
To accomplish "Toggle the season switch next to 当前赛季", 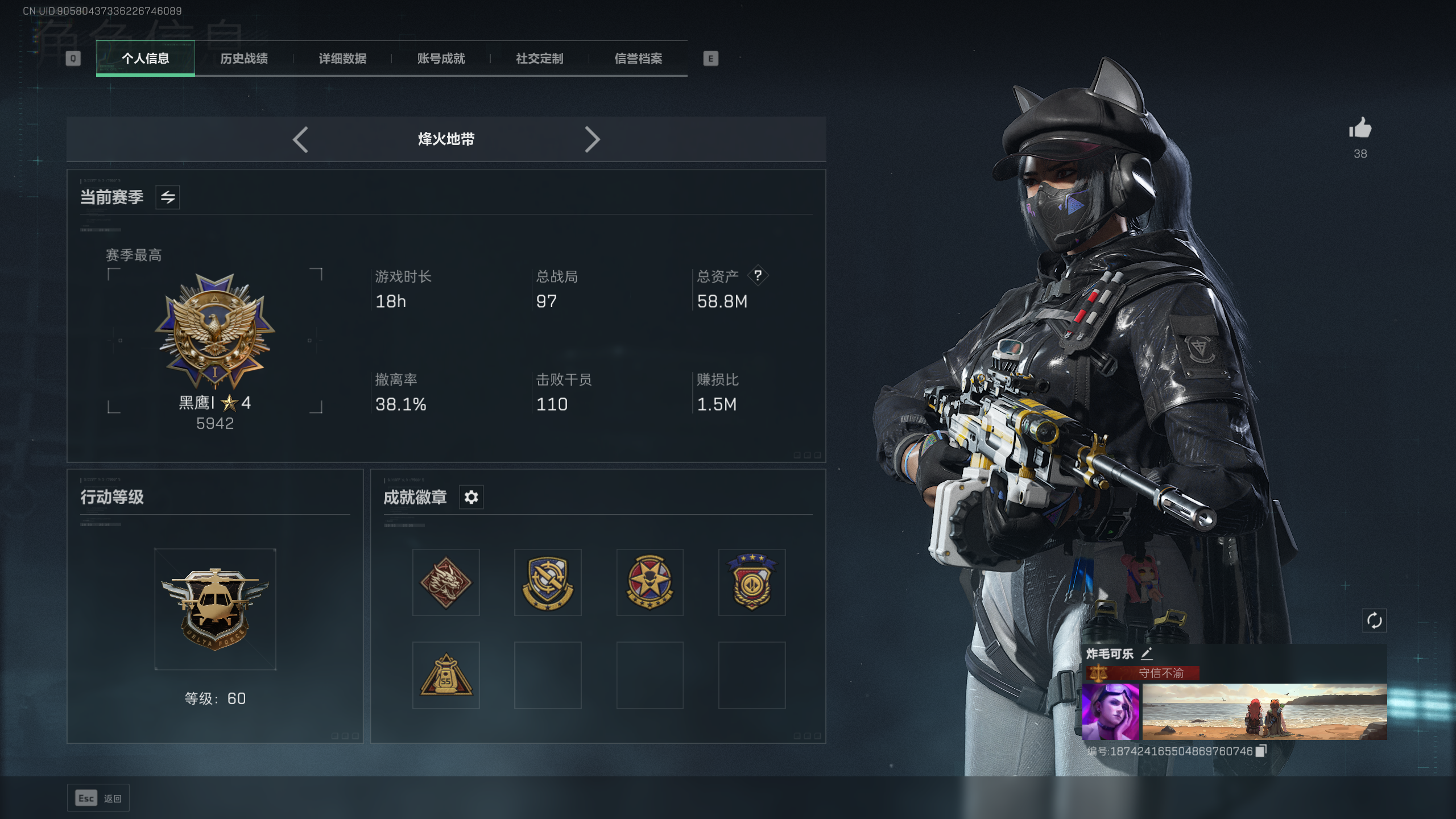I will 168,197.
